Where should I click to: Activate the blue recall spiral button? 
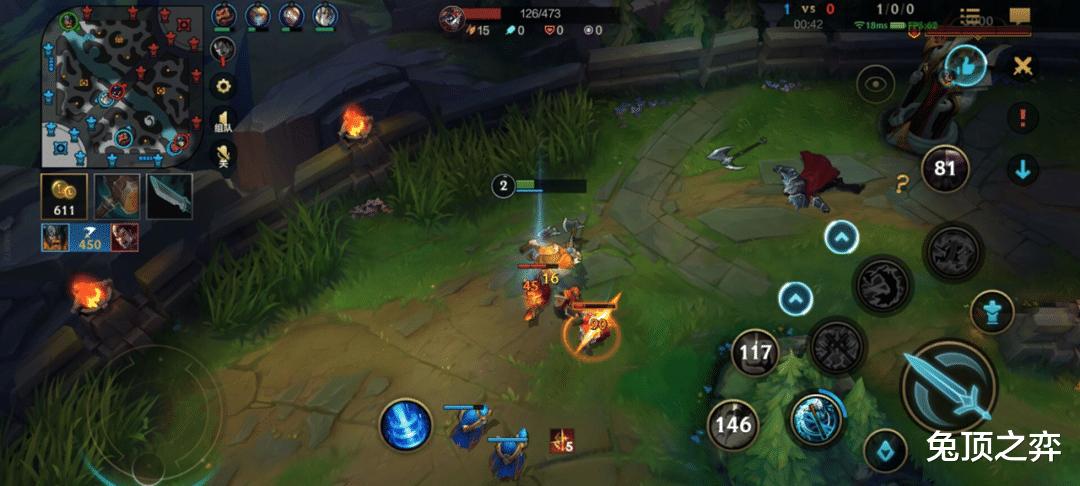(x=404, y=424)
